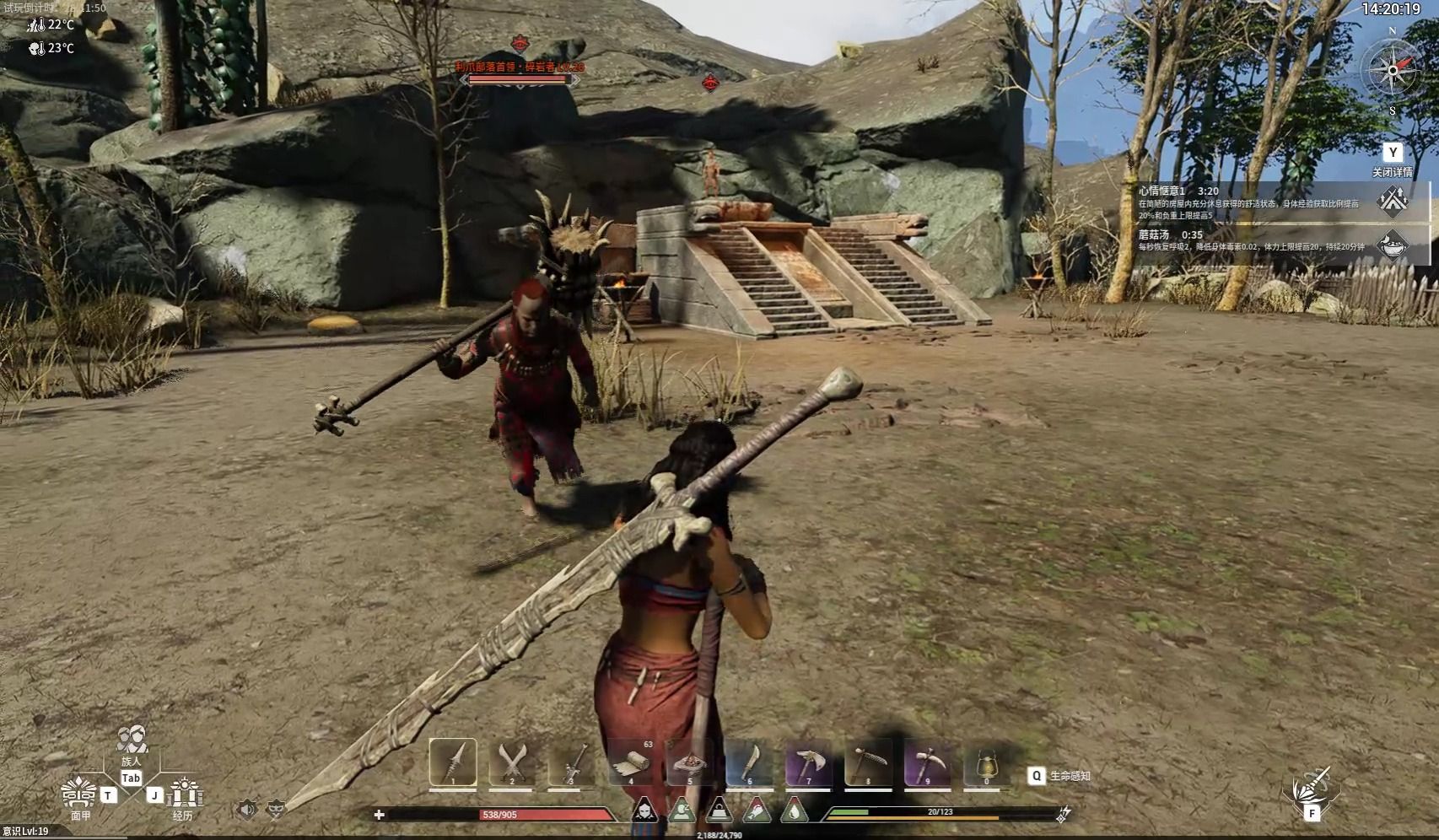Select the campfire item in slot 5
The height and width of the screenshot is (840, 1439).
(x=690, y=764)
